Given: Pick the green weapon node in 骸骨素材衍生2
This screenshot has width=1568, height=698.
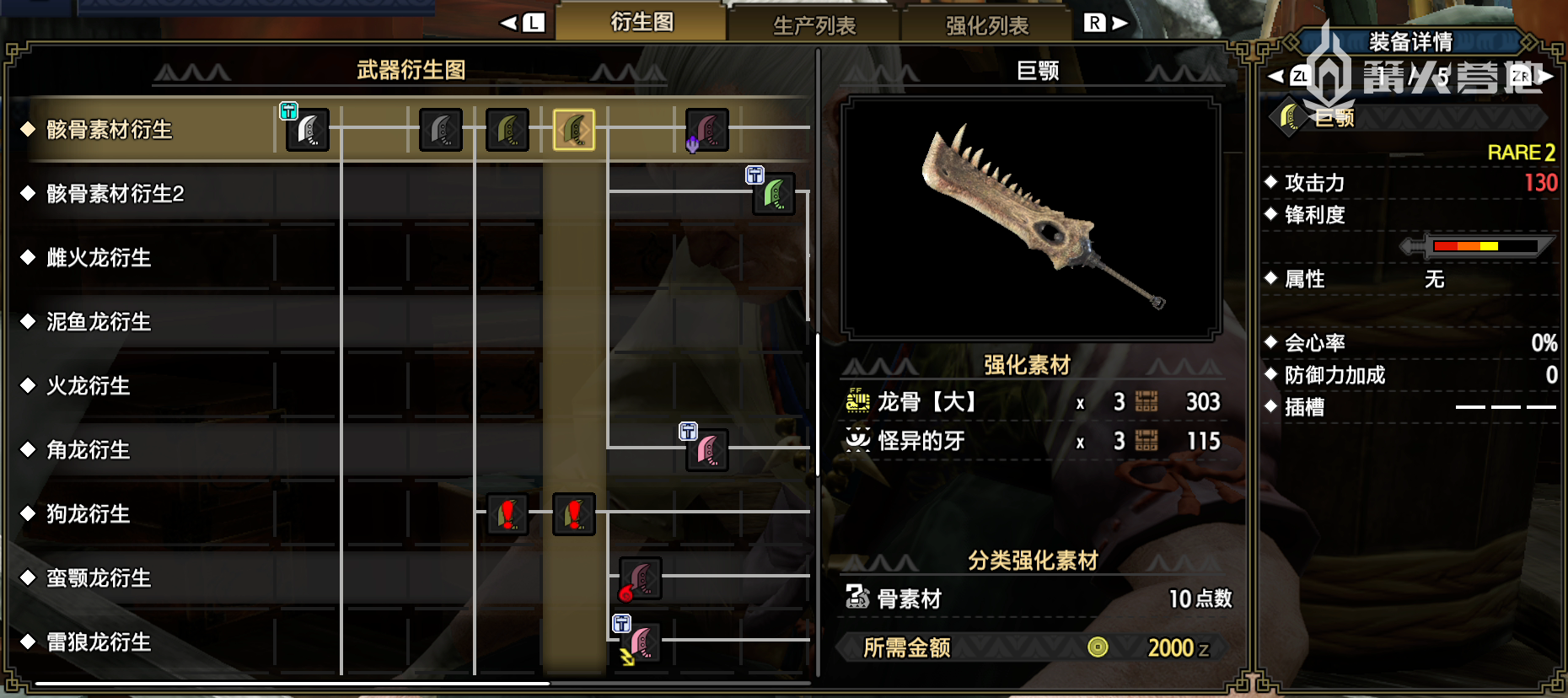Looking at the screenshot, I should [774, 194].
